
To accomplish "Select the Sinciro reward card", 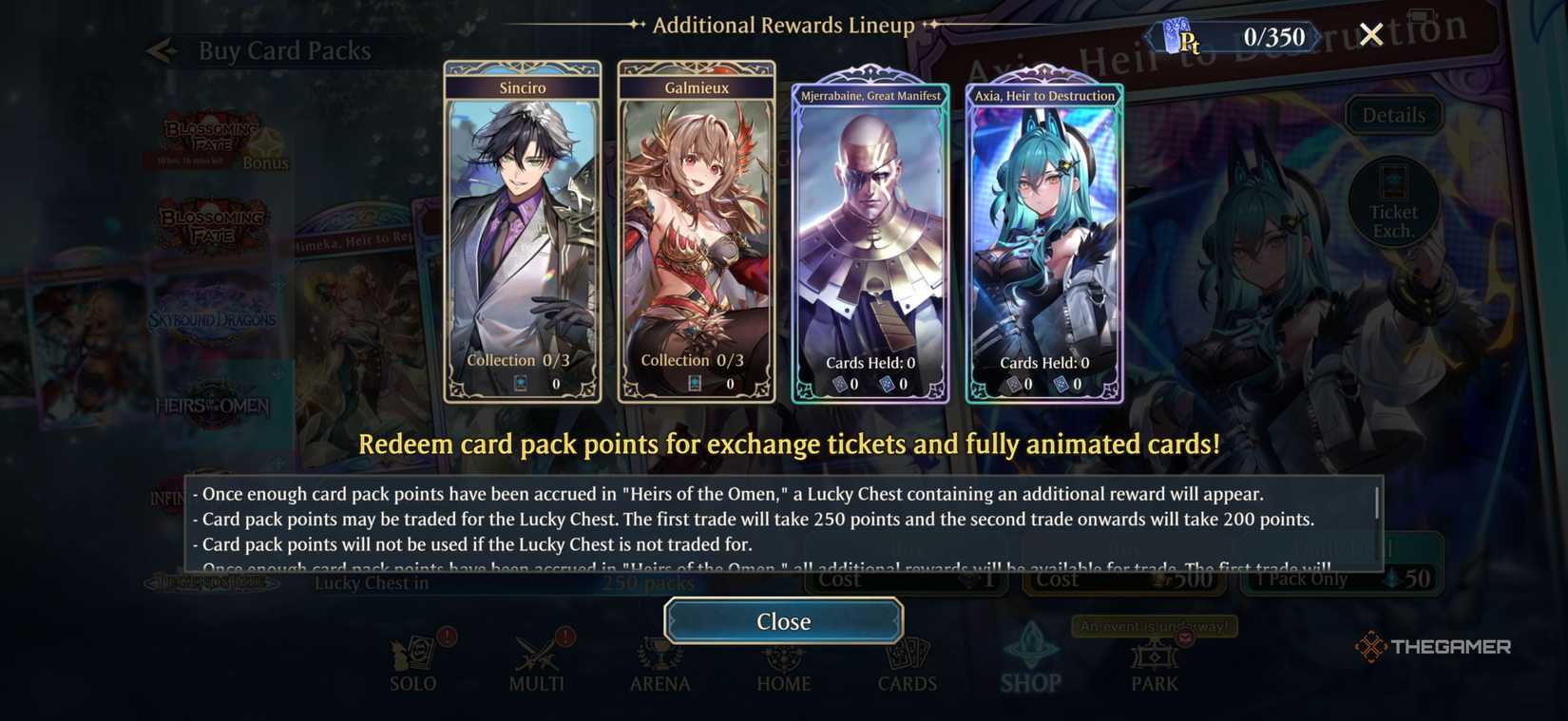I will click(x=522, y=233).
